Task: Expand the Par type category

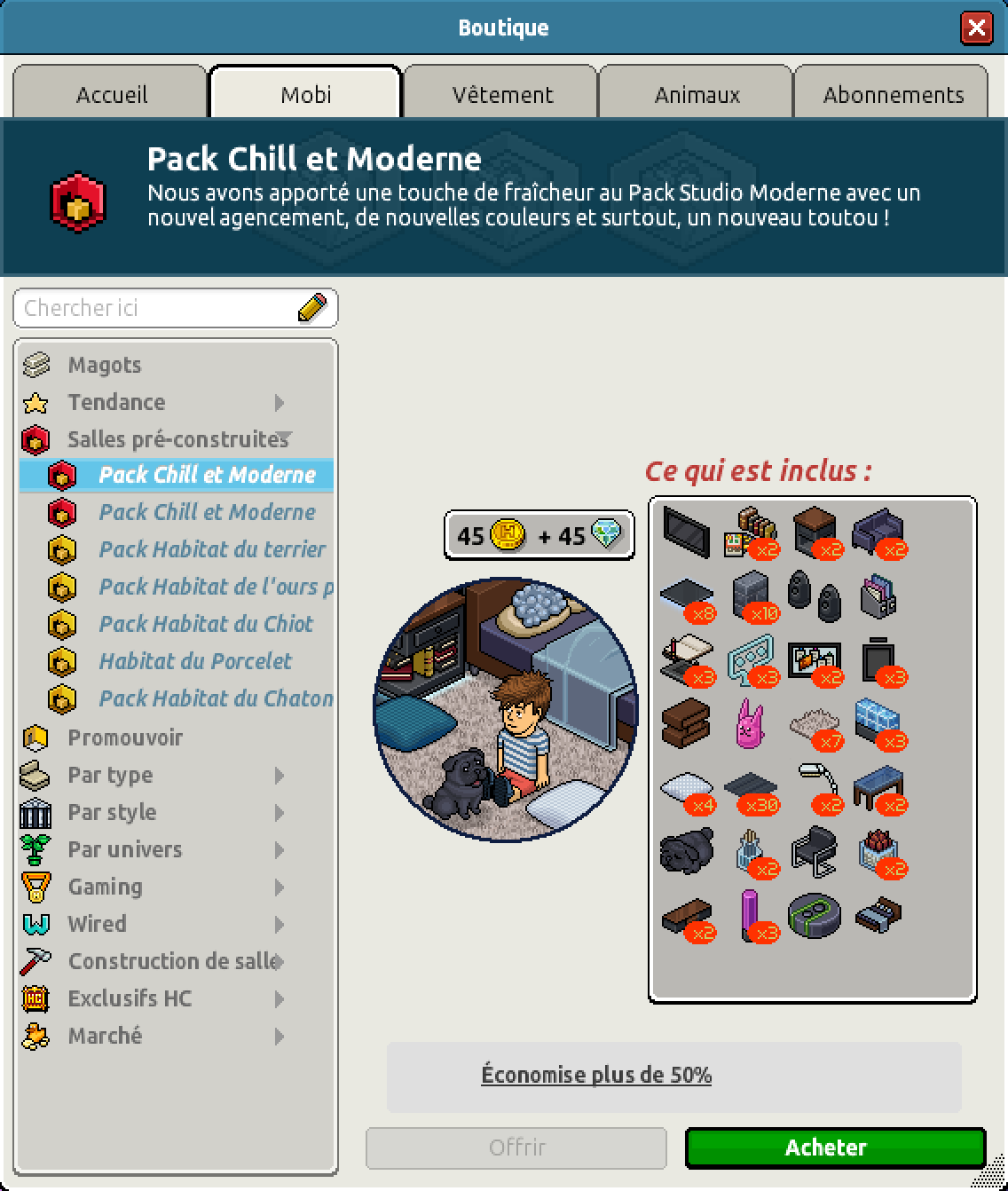Action: (x=110, y=775)
